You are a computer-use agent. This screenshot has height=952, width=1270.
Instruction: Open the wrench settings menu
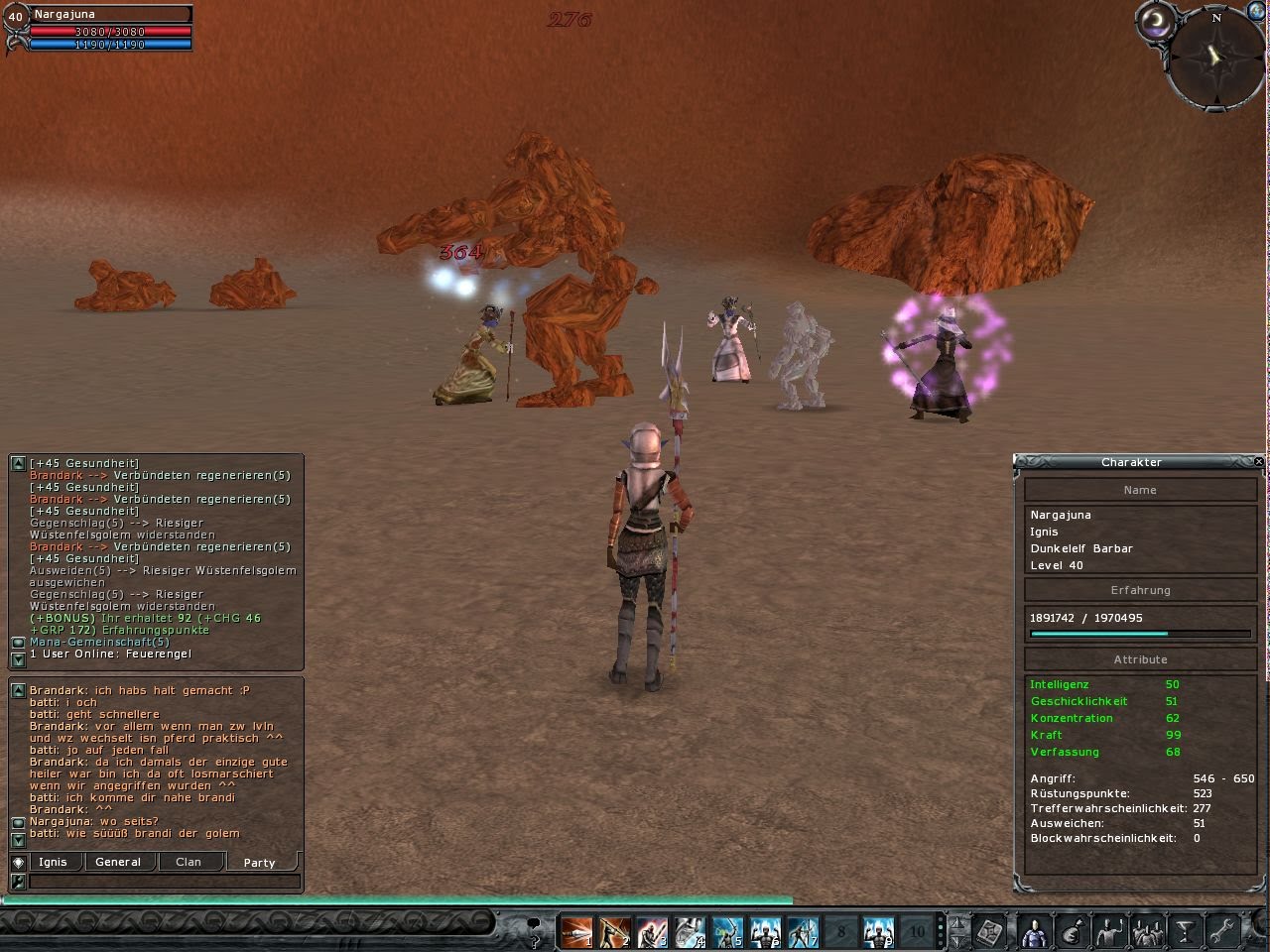click(x=1222, y=932)
